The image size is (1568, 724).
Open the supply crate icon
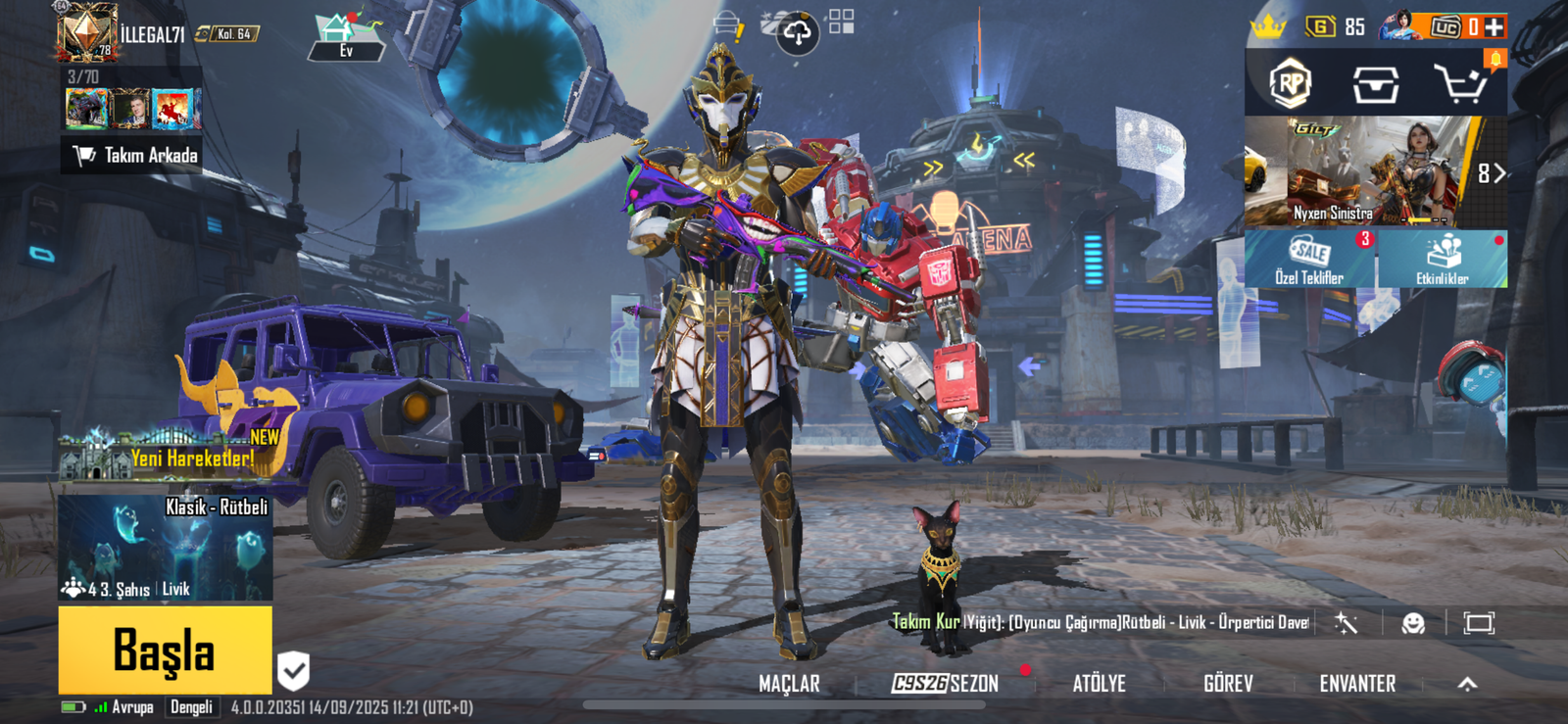1375,85
